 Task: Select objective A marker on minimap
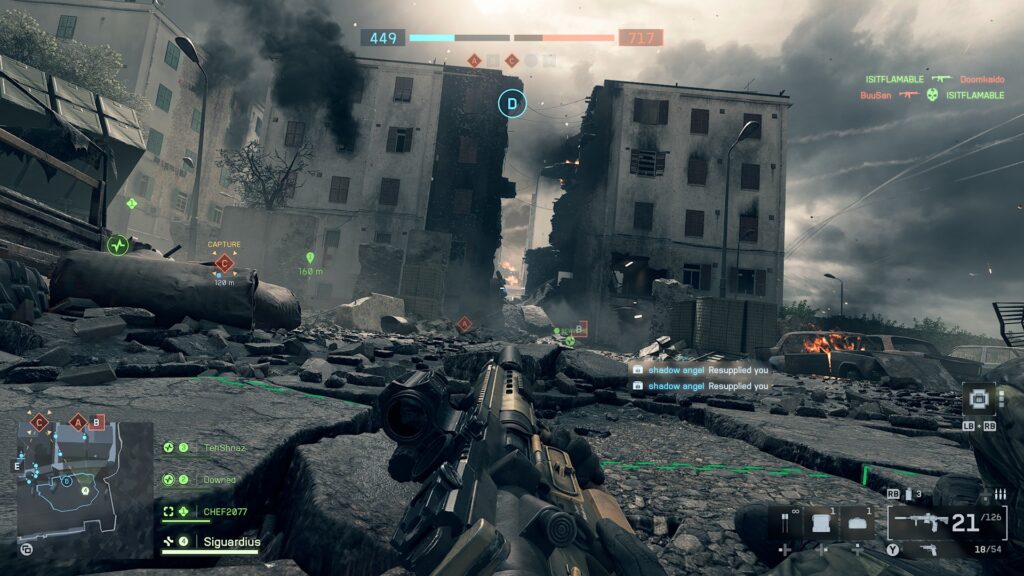tap(77, 422)
